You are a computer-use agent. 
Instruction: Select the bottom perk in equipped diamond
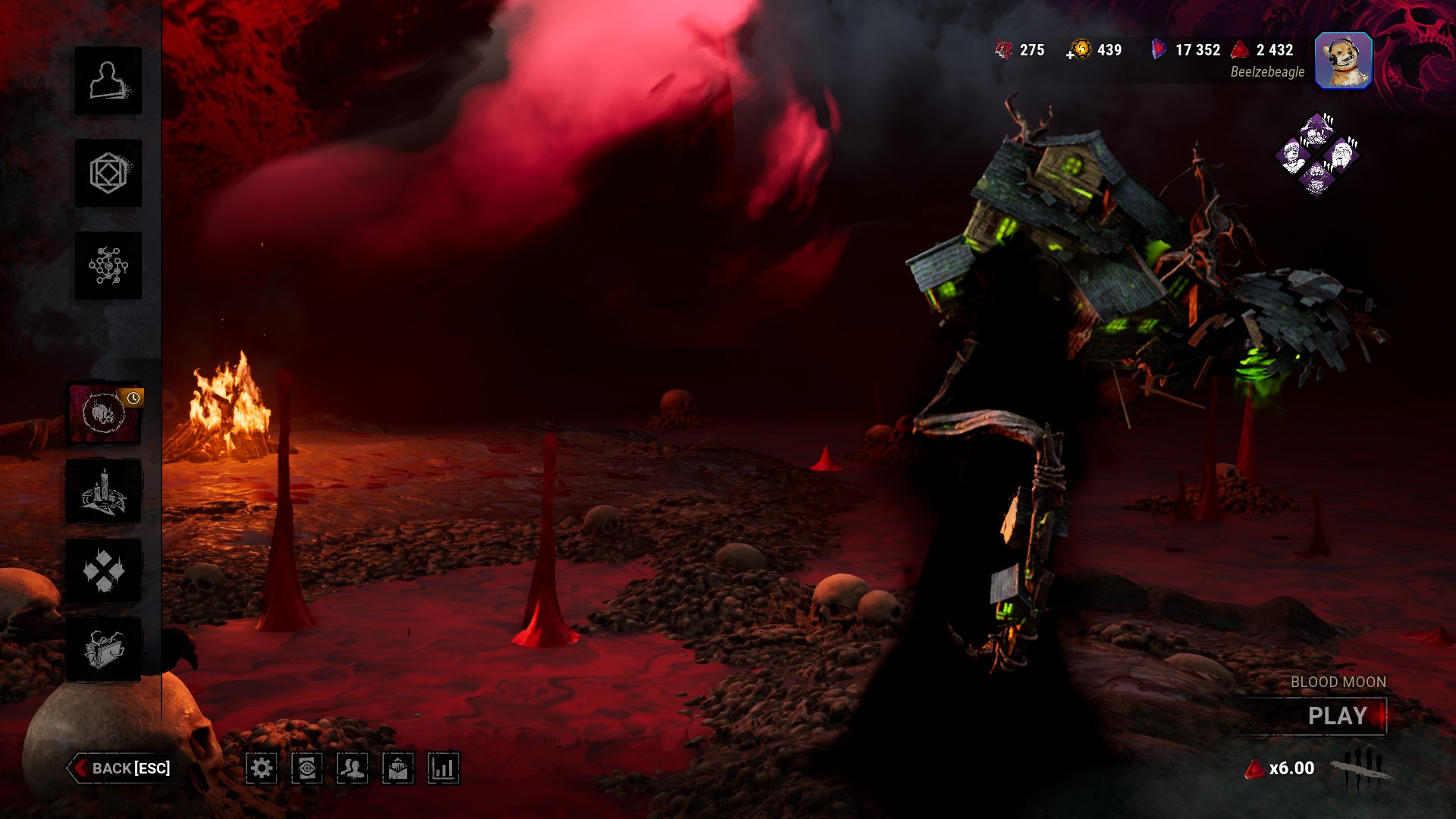[1317, 179]
